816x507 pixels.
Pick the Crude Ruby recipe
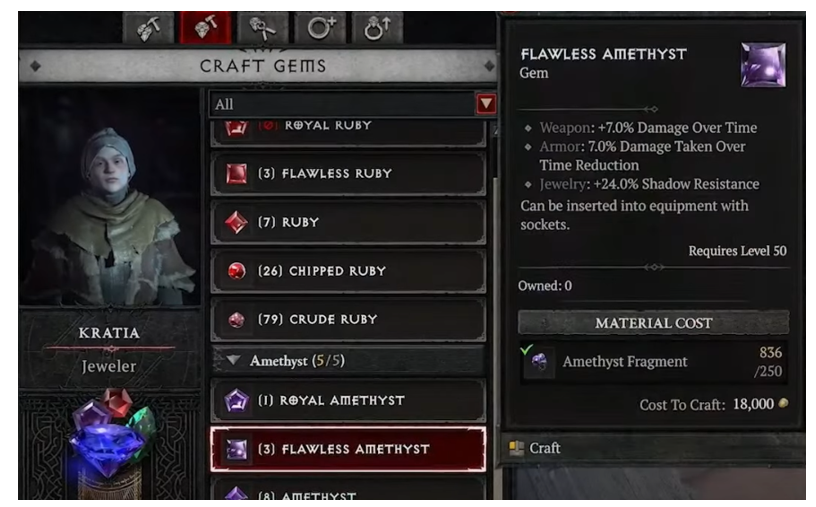[348, 320]
